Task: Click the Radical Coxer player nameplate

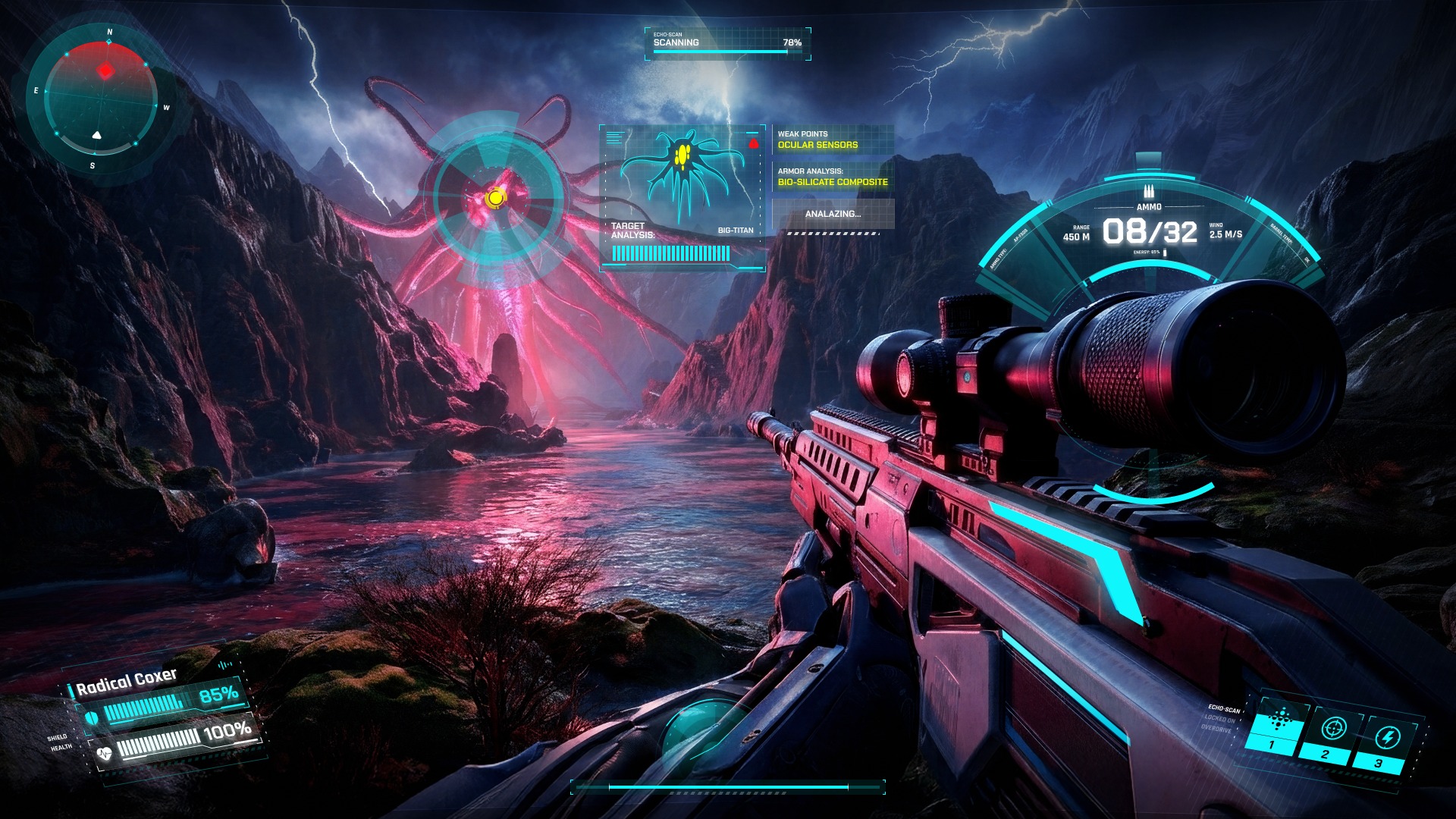Action: click(127, 681)
